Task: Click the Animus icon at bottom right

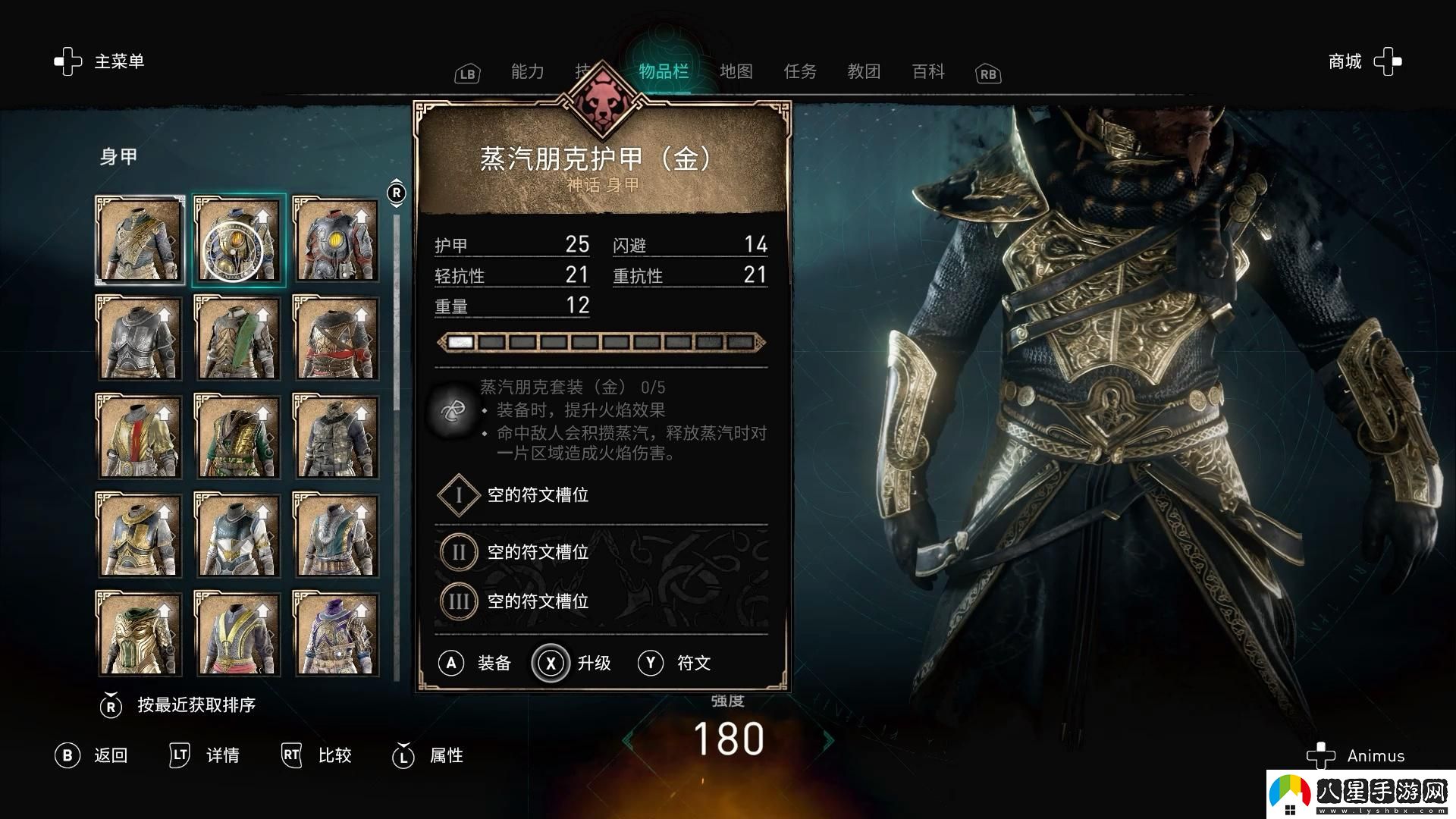Action: [1323, 755]
